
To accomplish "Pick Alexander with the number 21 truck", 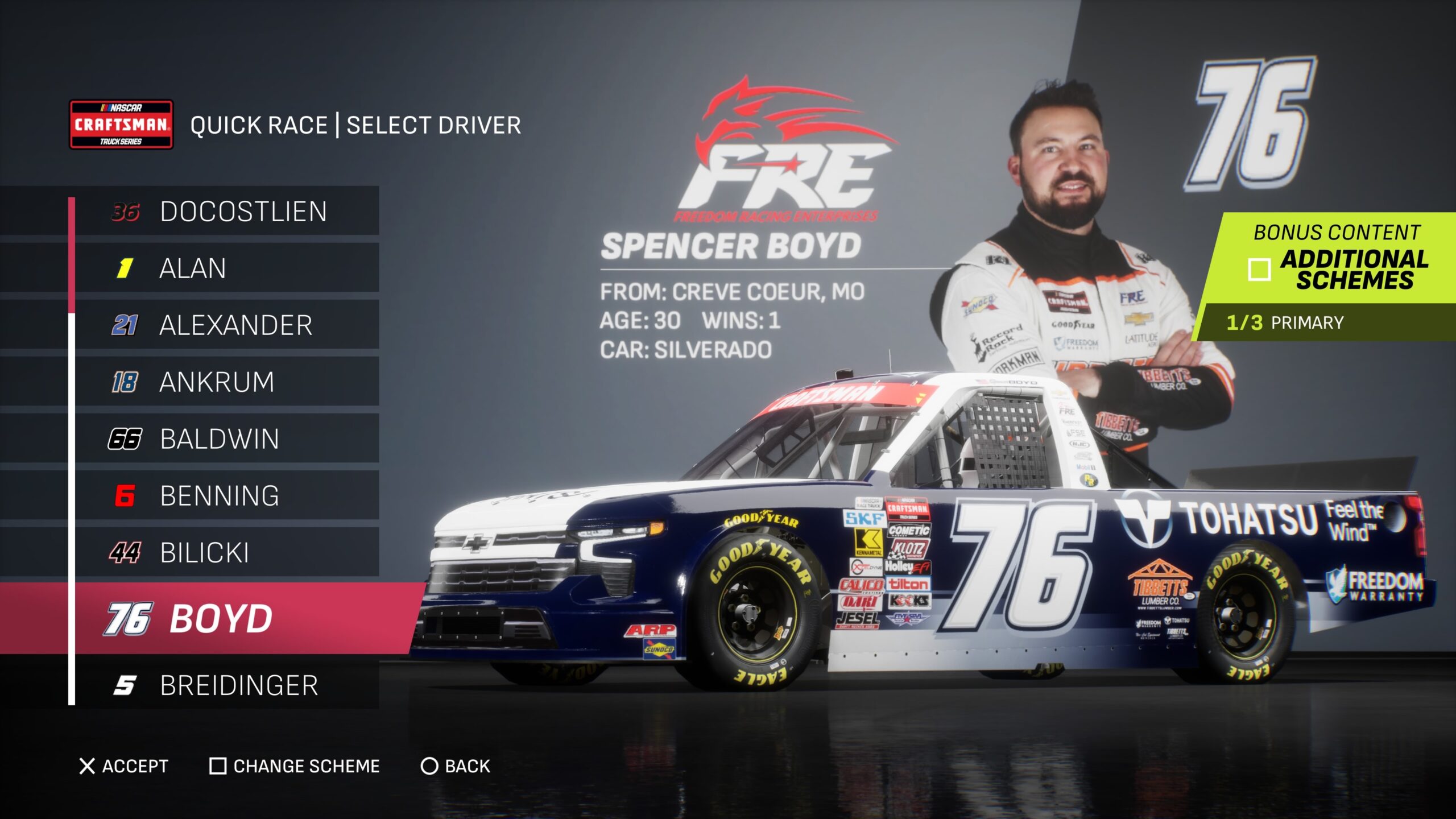I will [227, 325].
